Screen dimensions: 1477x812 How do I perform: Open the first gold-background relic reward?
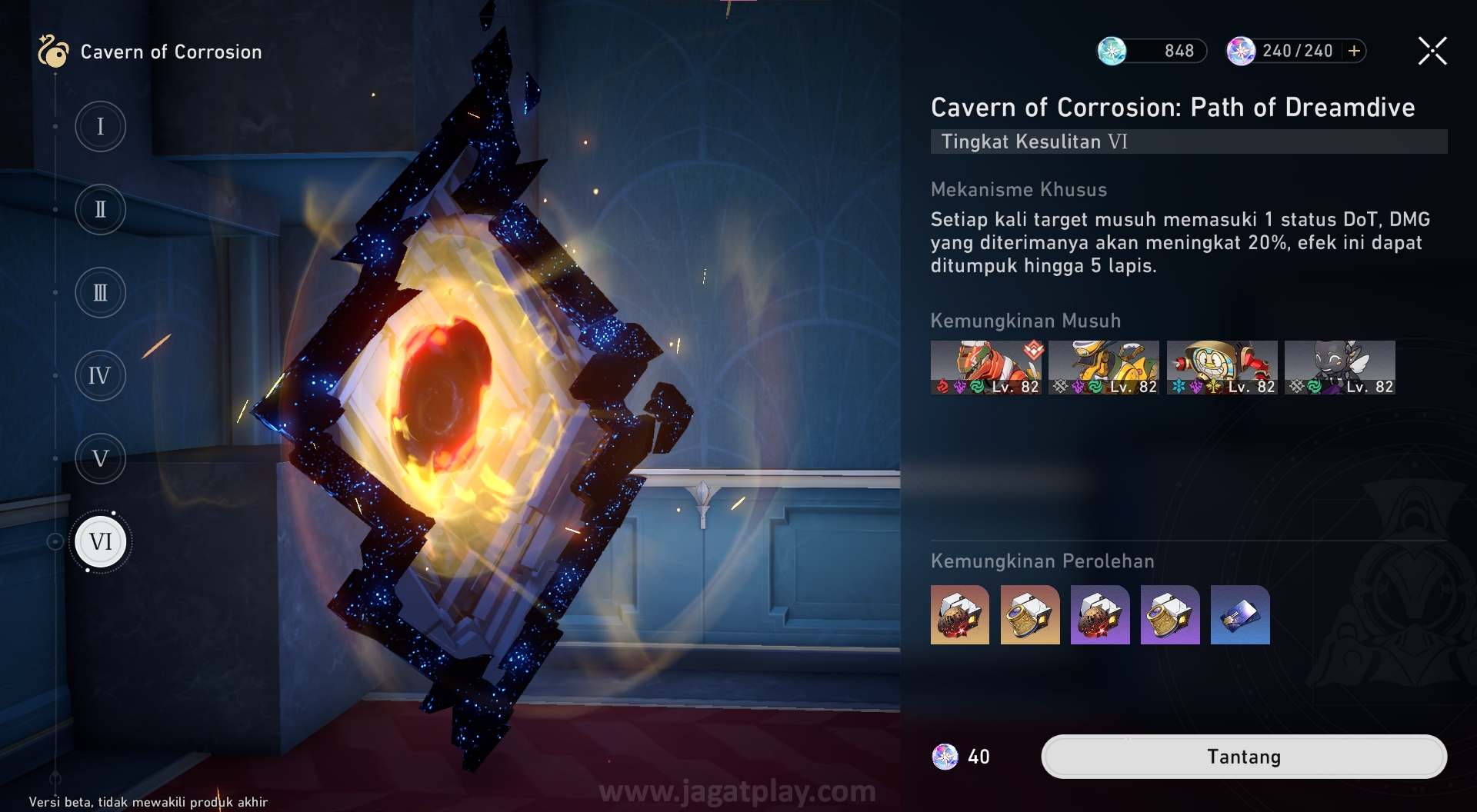click(960, 614)
